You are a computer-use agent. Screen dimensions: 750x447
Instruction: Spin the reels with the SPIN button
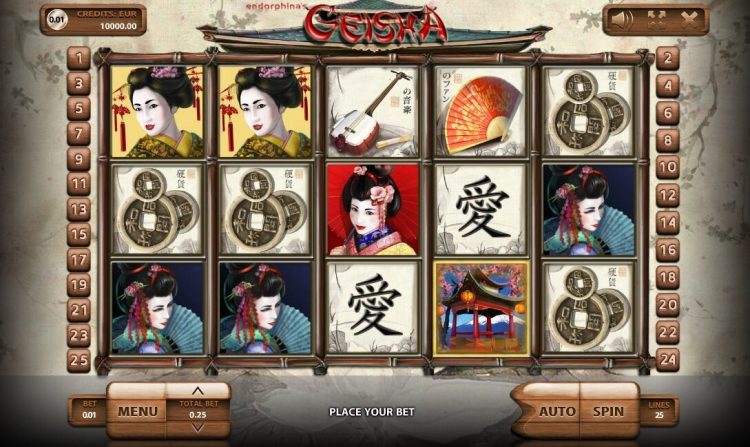pyautogui.click(x=608, y=410)
